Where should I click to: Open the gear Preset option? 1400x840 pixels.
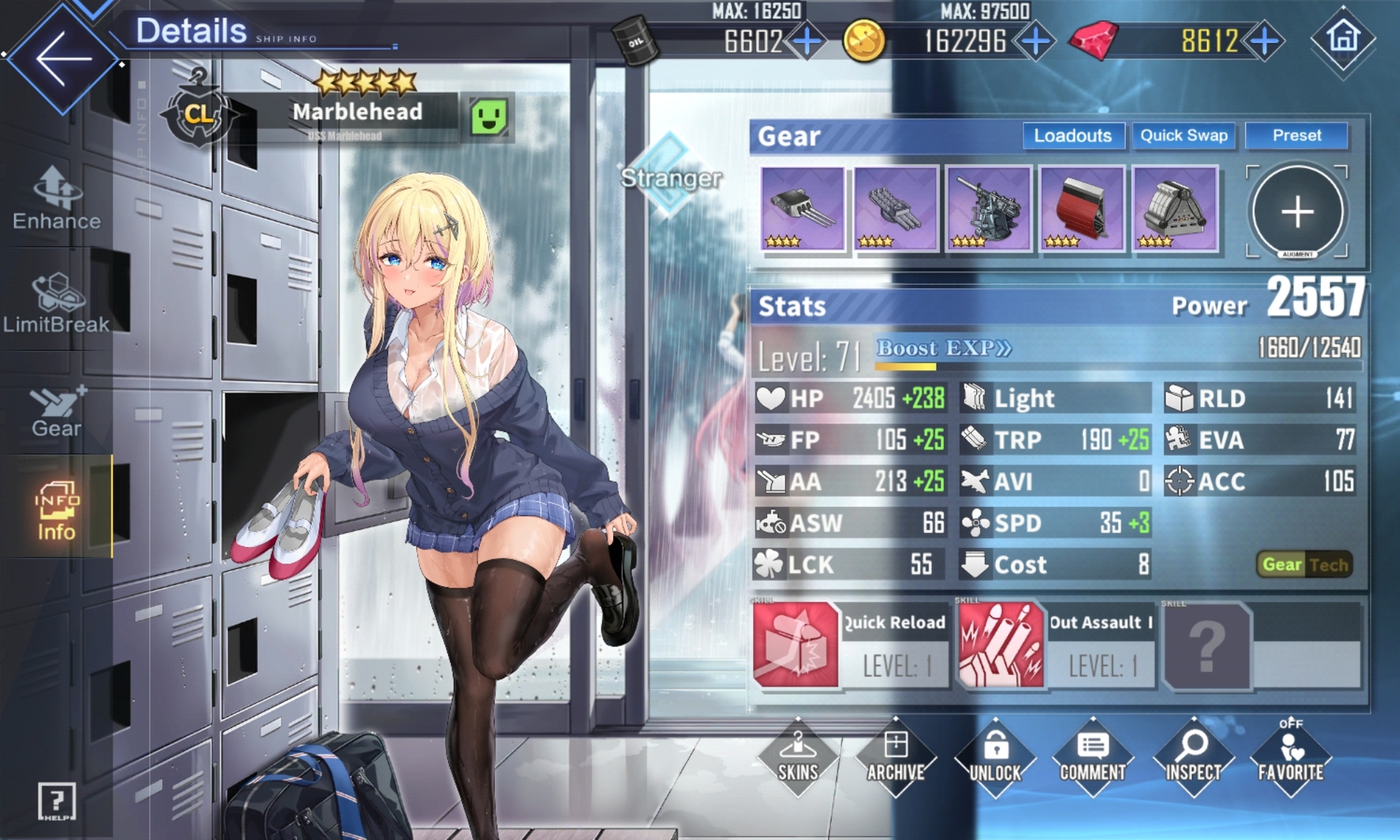coord(1296,136)
